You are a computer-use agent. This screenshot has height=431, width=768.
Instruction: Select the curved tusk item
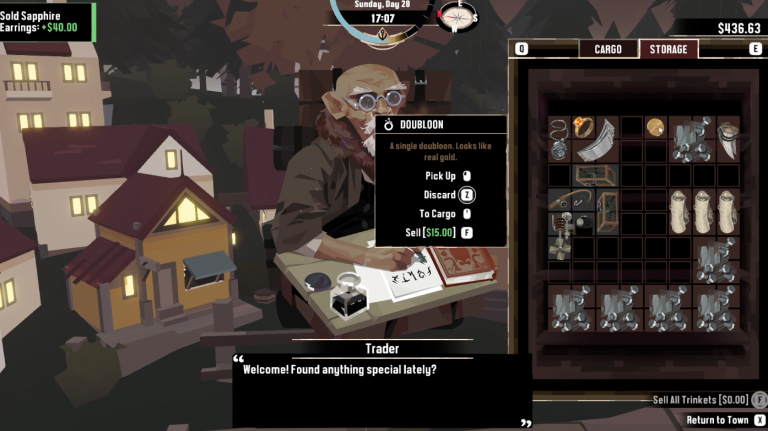727,138
